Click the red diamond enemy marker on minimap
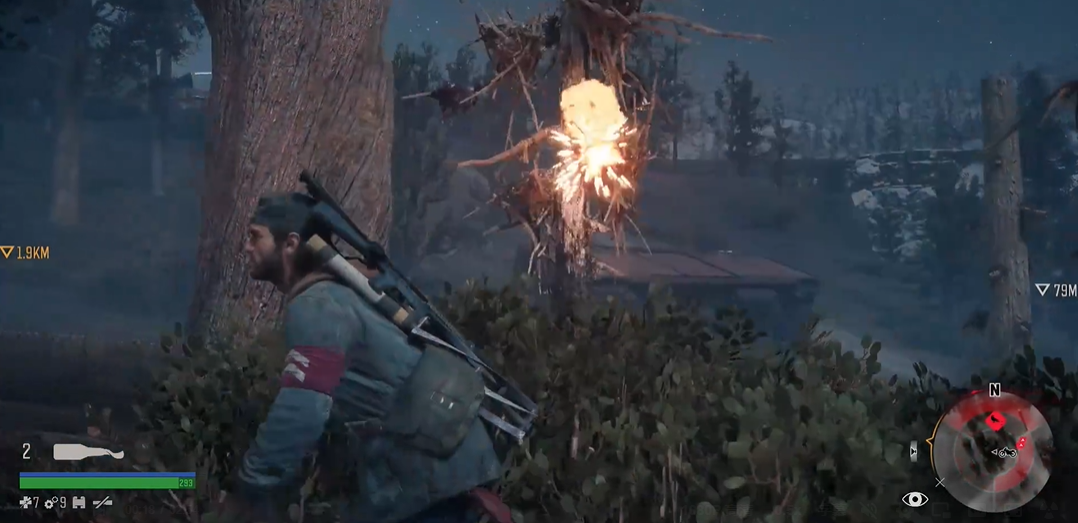Image resolution: width=1078 pixels, height=523 pixels. [995, 421]
